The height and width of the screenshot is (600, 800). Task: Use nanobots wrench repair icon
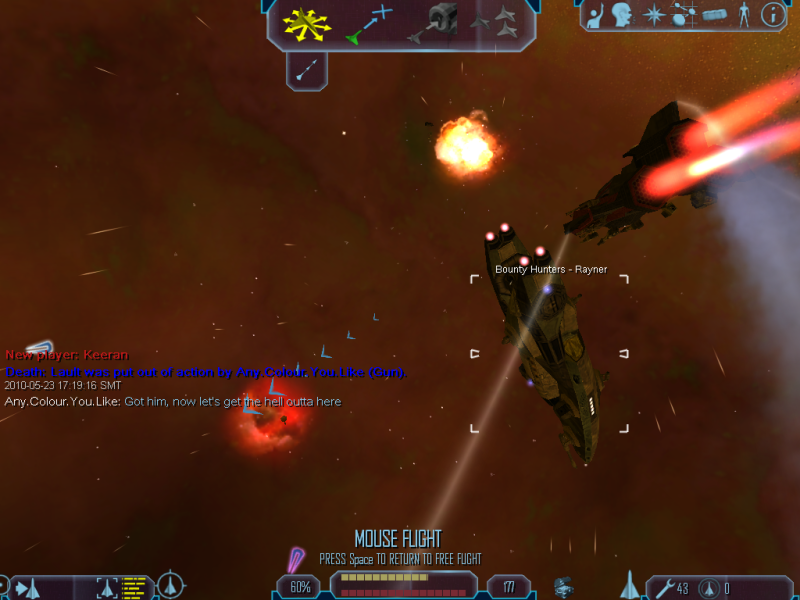coord(663,588)
